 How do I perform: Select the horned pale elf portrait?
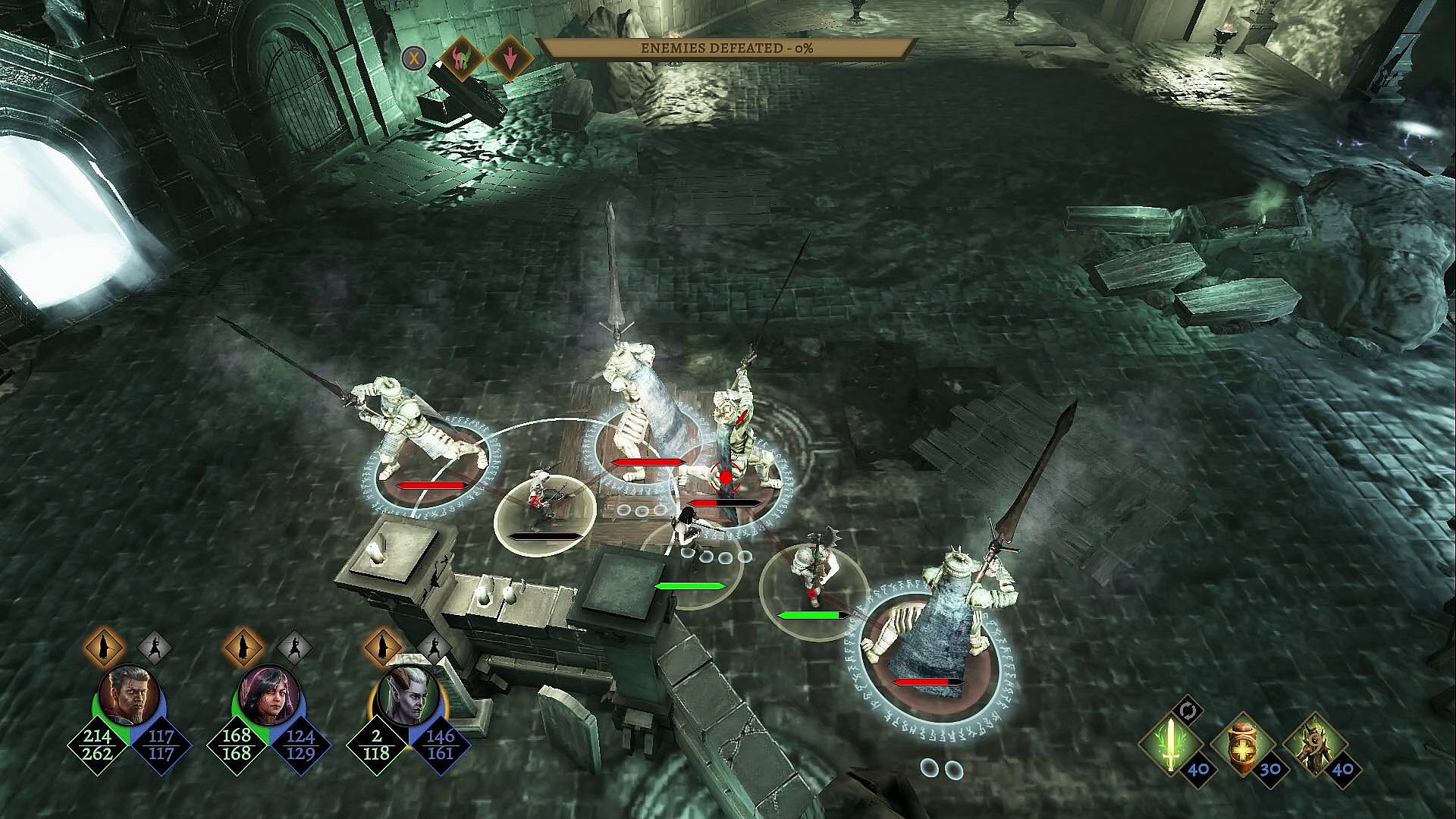point(407,695)
